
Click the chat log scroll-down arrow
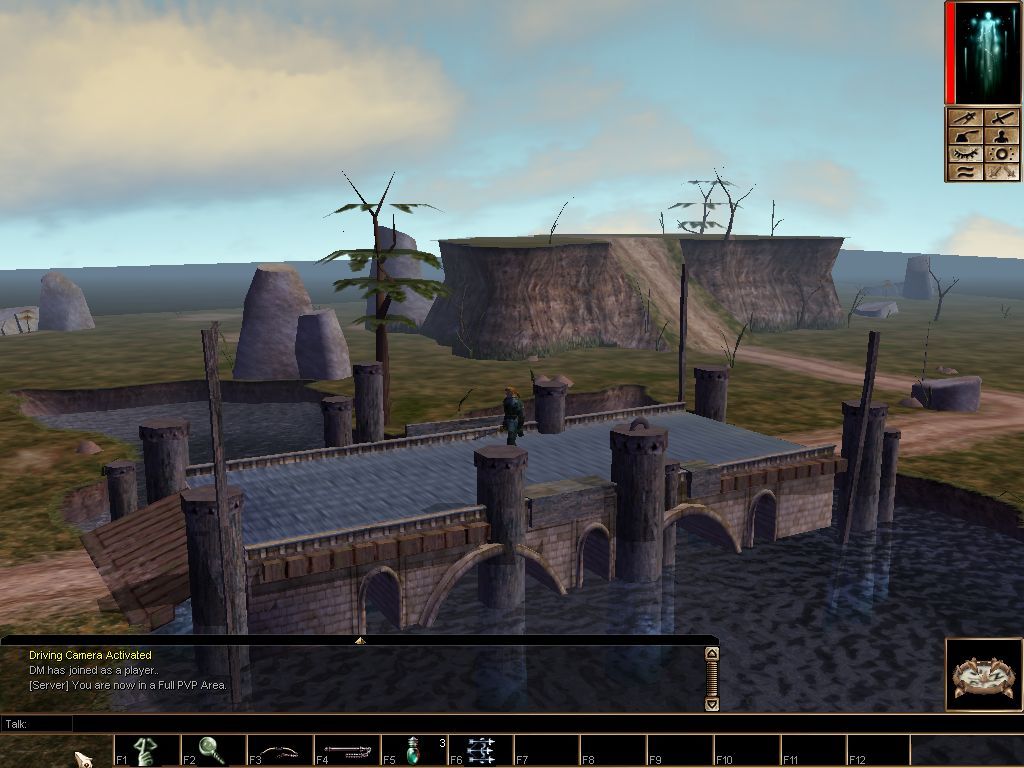pyautogui.click(x=711, y=703)
